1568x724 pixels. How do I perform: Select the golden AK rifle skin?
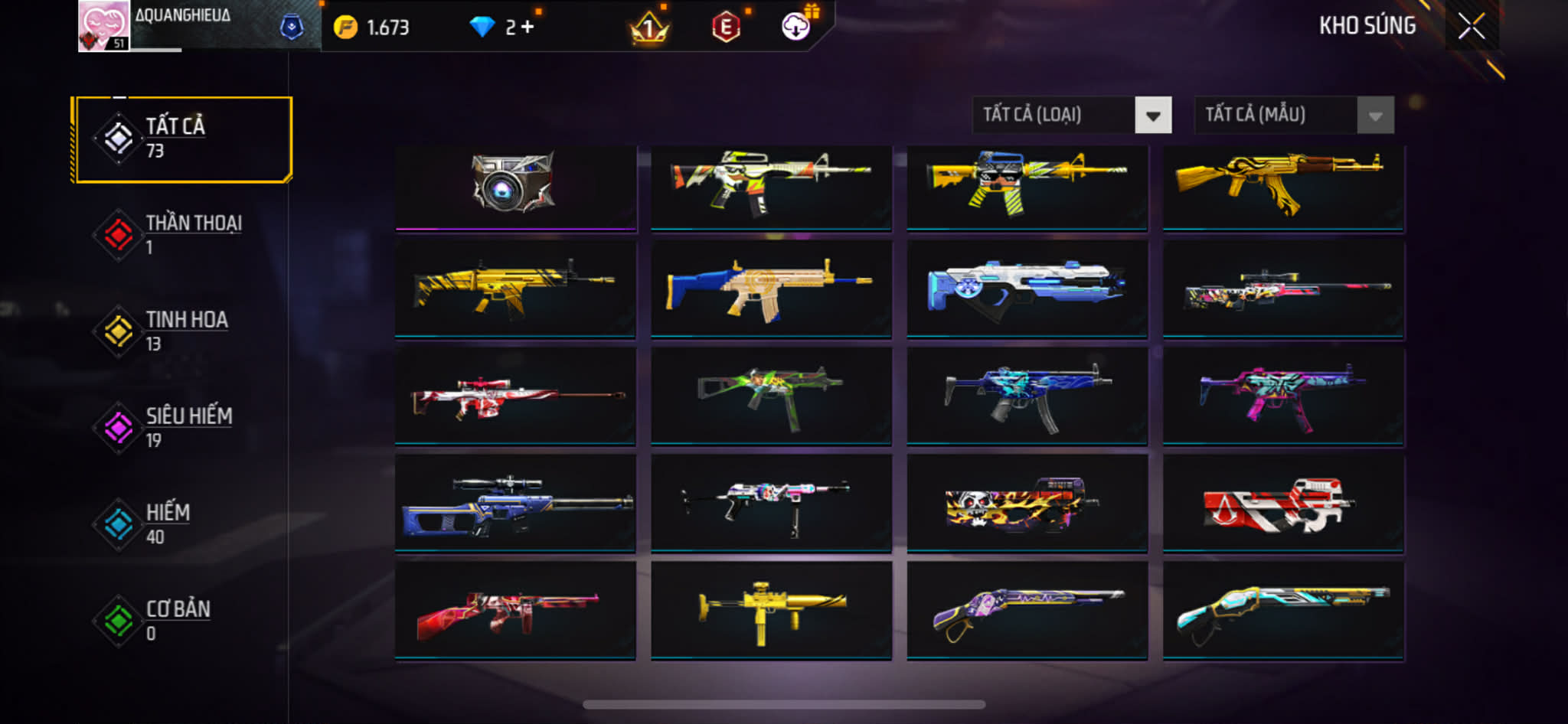point(1282,186)
